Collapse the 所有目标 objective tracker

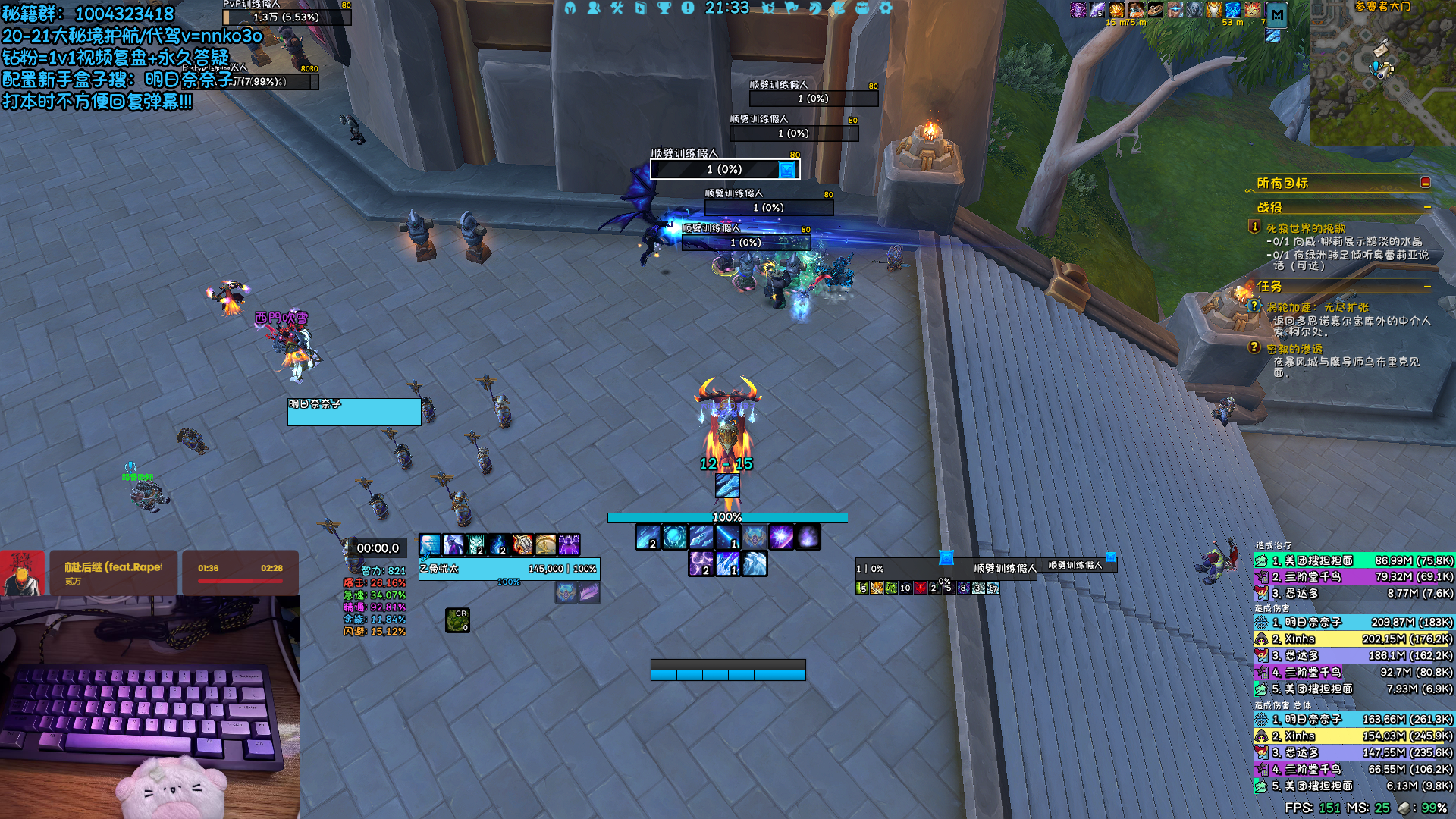pos(1425,183)
